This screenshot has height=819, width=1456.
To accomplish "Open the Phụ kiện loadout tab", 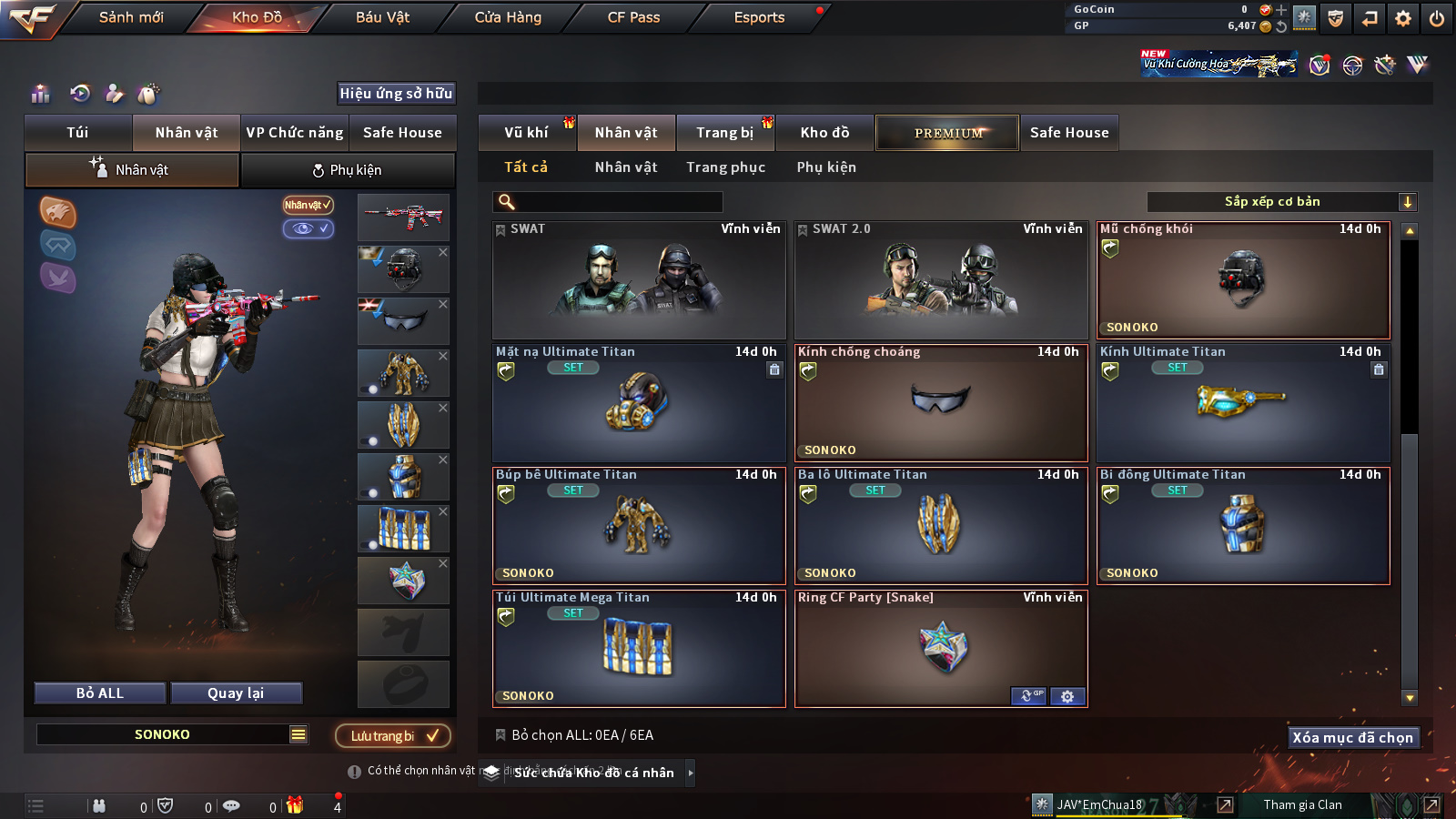I will [348, 170].
